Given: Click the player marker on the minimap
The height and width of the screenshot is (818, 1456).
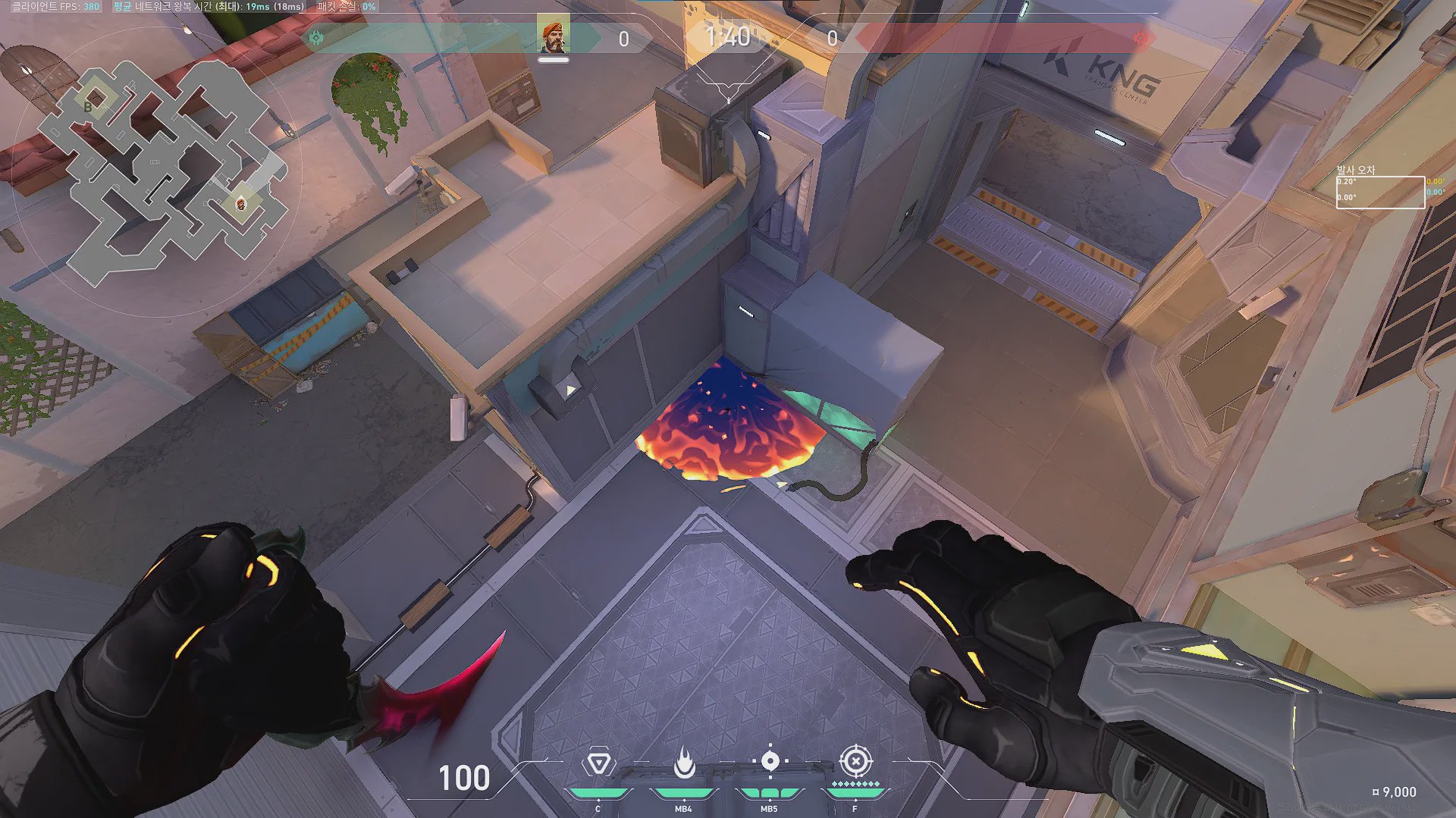Looking at the screenshot, I should (240, 202).
